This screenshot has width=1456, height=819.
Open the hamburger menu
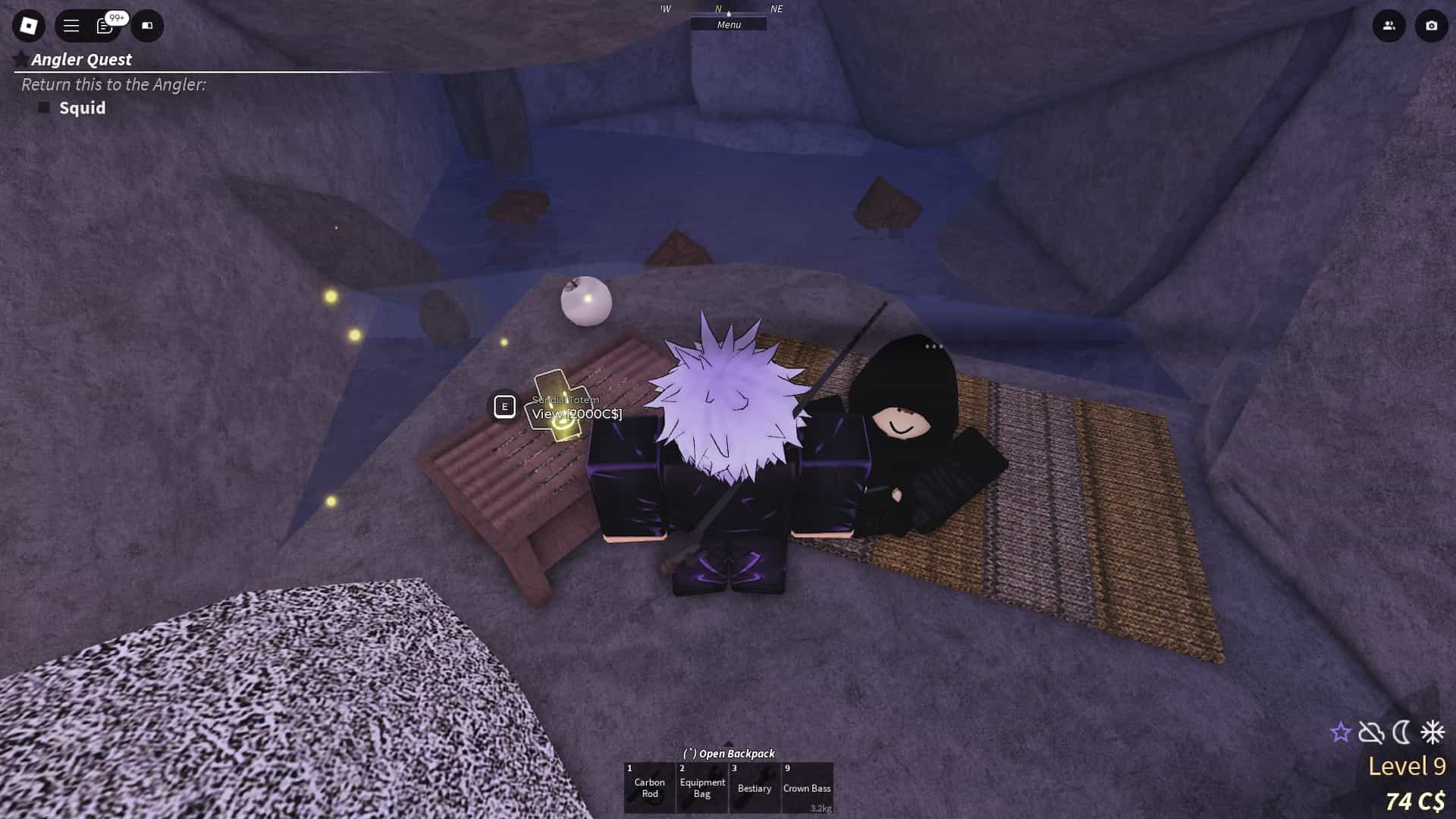tap(70, 26)
